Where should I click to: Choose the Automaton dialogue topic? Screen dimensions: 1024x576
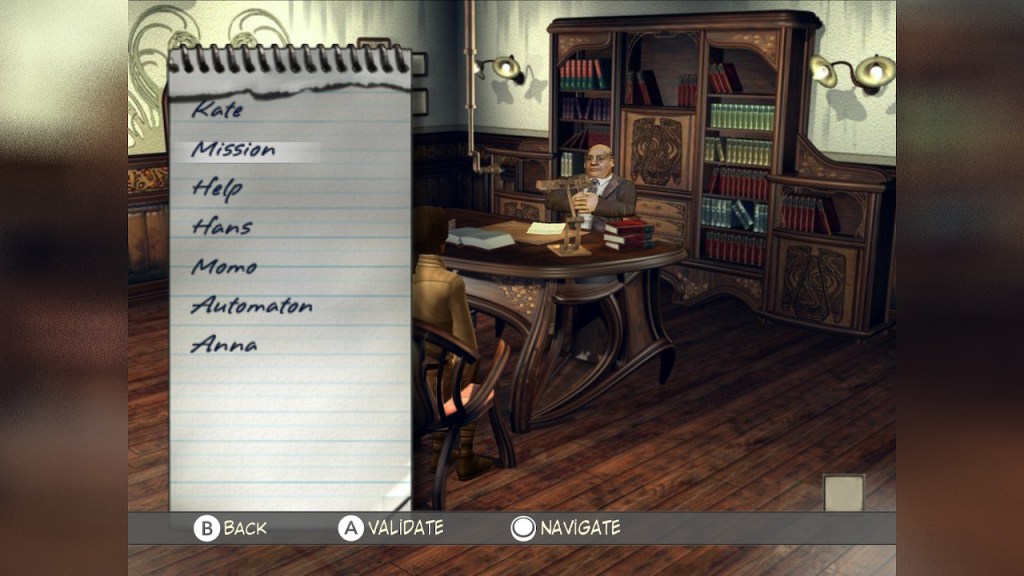pos(251,306)
